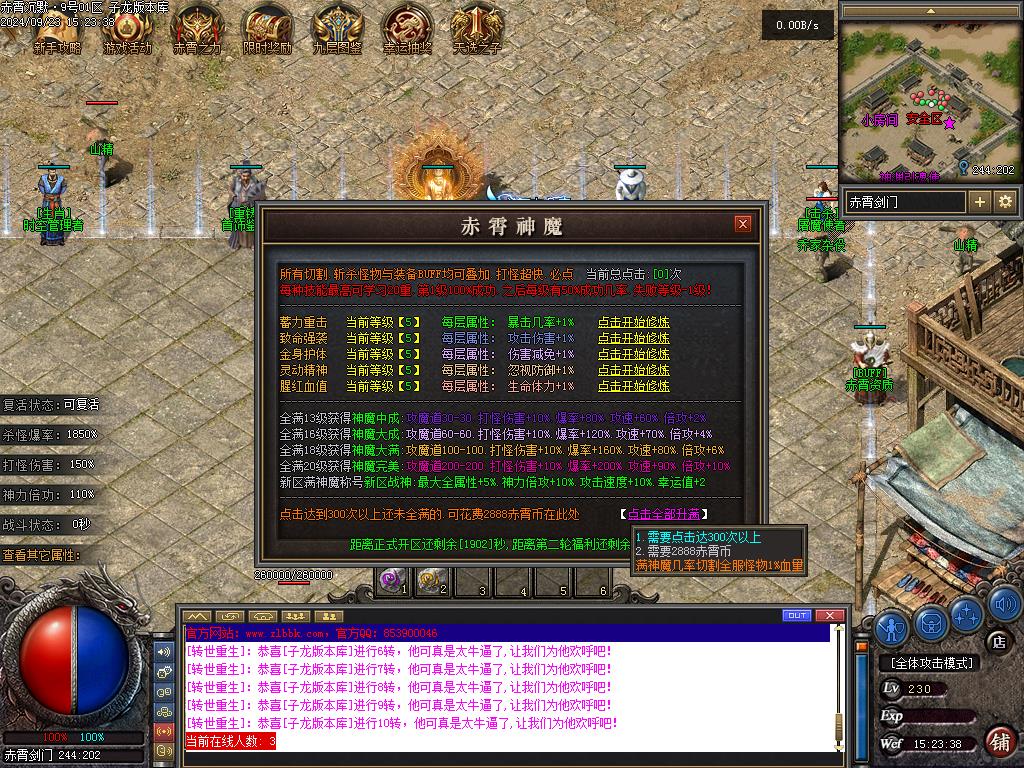
Task: Start training 蓄力重击 skill
Action: [633, 322]
